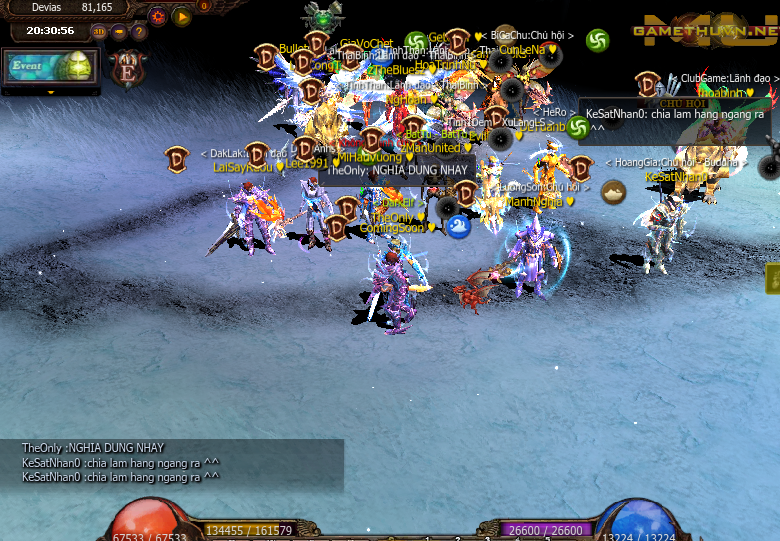Open the Event egg banner
The width and height of the screenshot is (780, 541).
coord(50,67)
